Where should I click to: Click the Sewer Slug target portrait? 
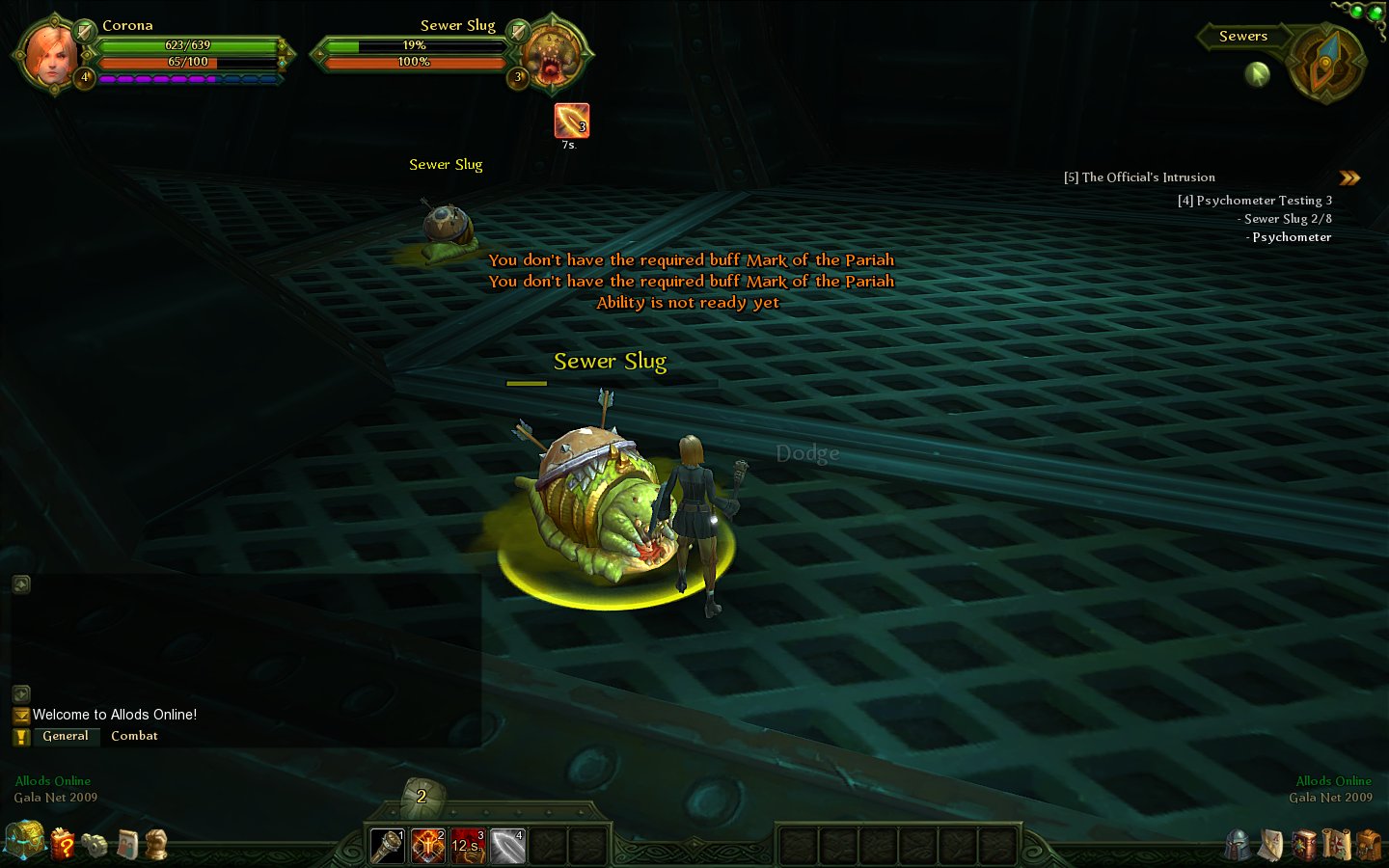click(551, 53)
